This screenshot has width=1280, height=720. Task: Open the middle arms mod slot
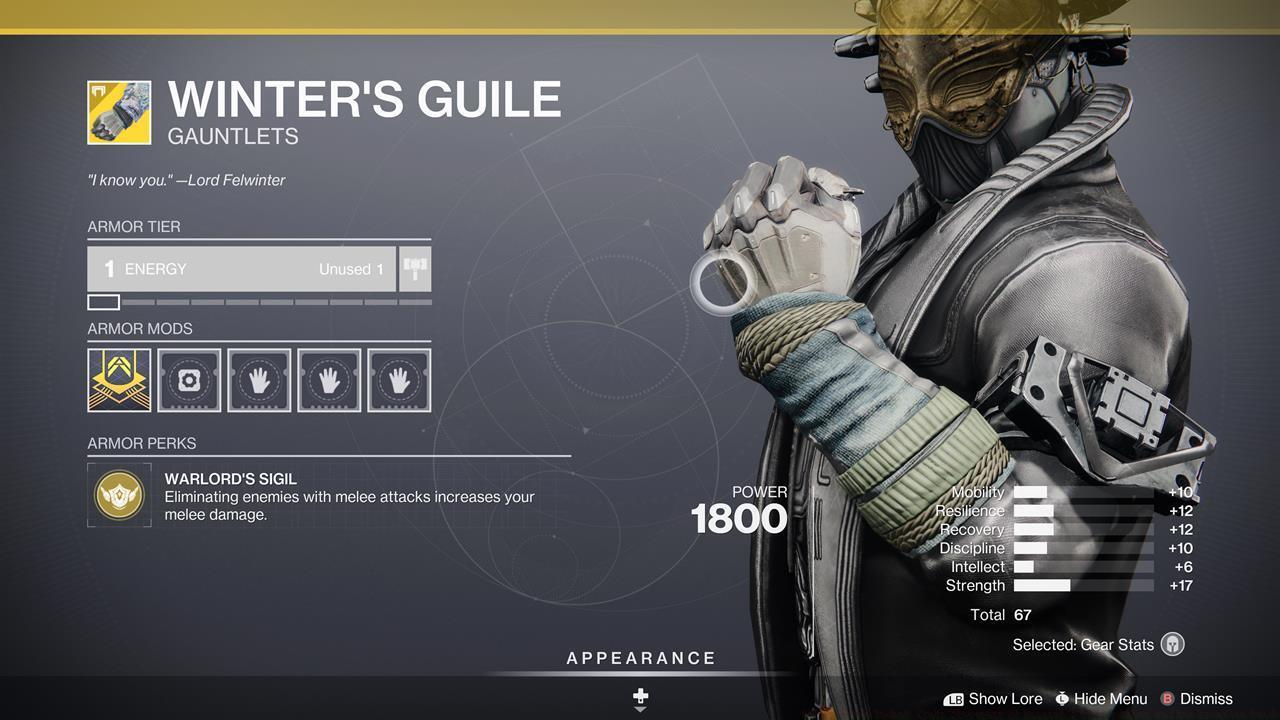pos(329,380)
